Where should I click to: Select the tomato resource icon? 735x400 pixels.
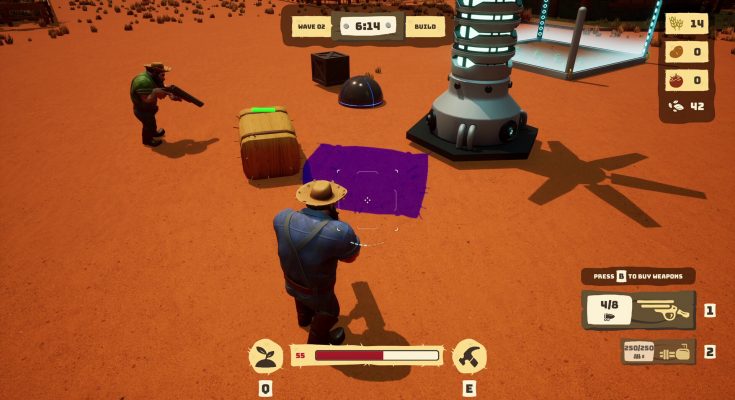675,80
